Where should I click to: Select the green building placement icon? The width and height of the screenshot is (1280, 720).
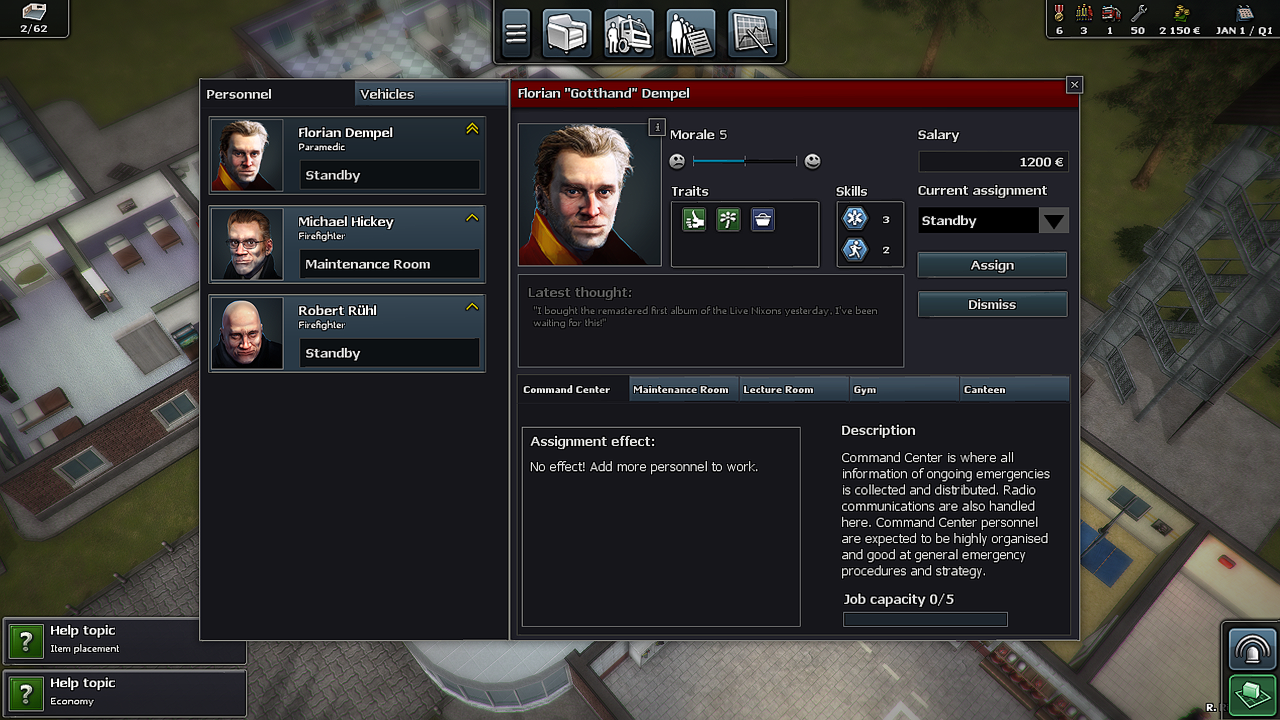point(1251,694)
